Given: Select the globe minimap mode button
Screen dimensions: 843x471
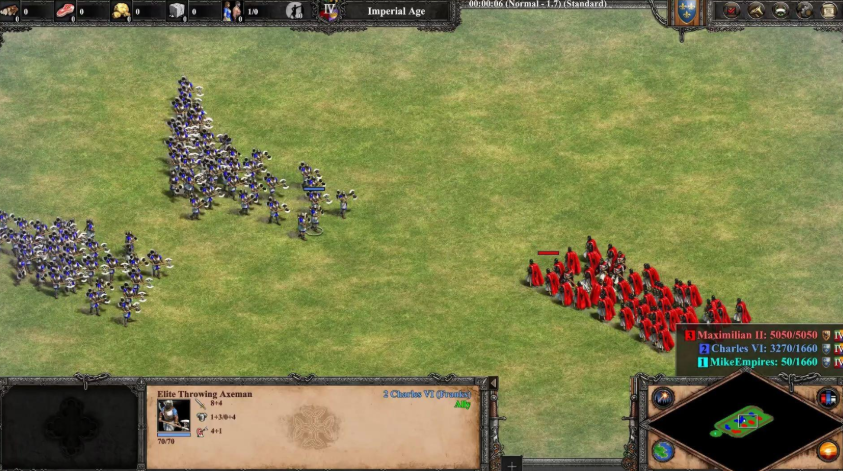Looking at the screenshot, I should click(663, 450).
